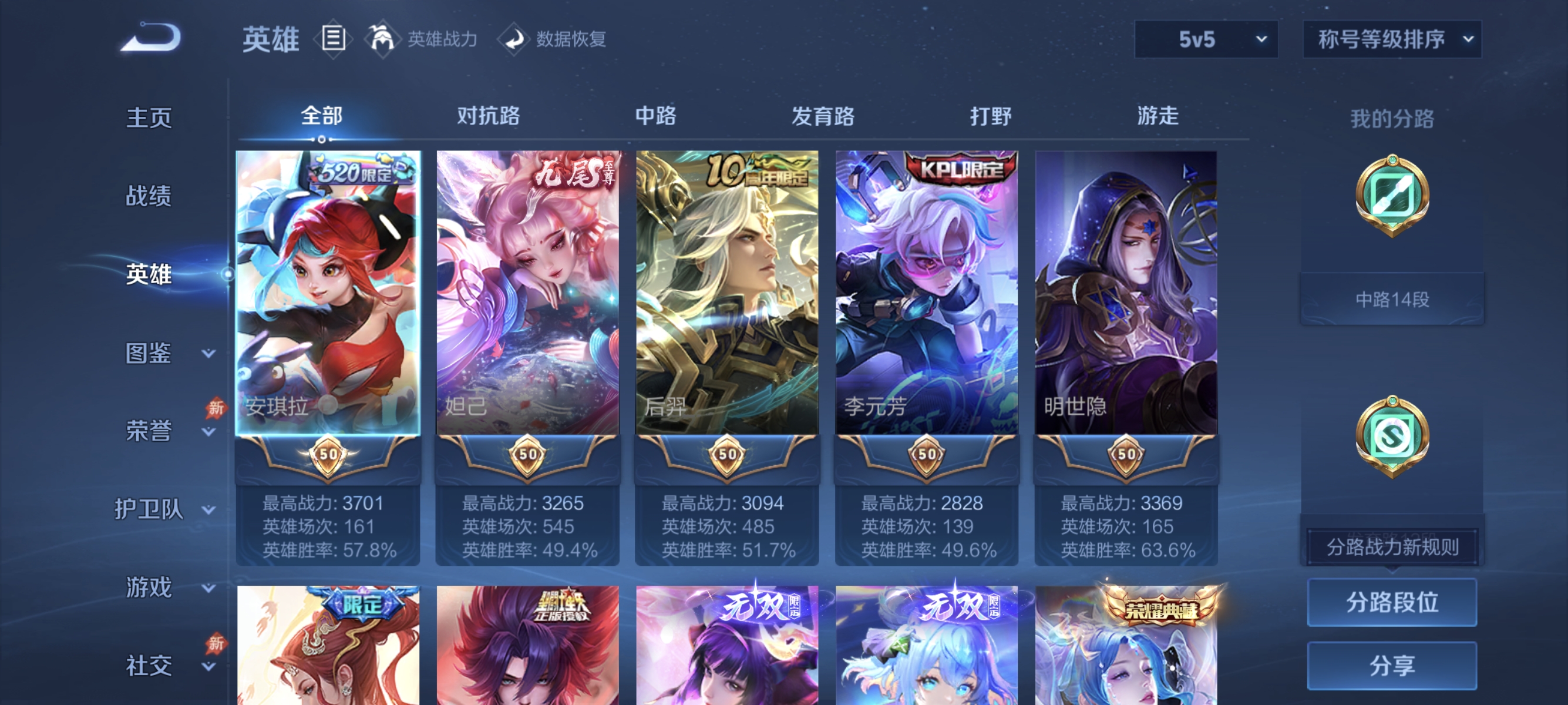Open the hero档案 list icon beside 英雄 title
This screenshot has height=705, width=1568.
tap(332, 39)
